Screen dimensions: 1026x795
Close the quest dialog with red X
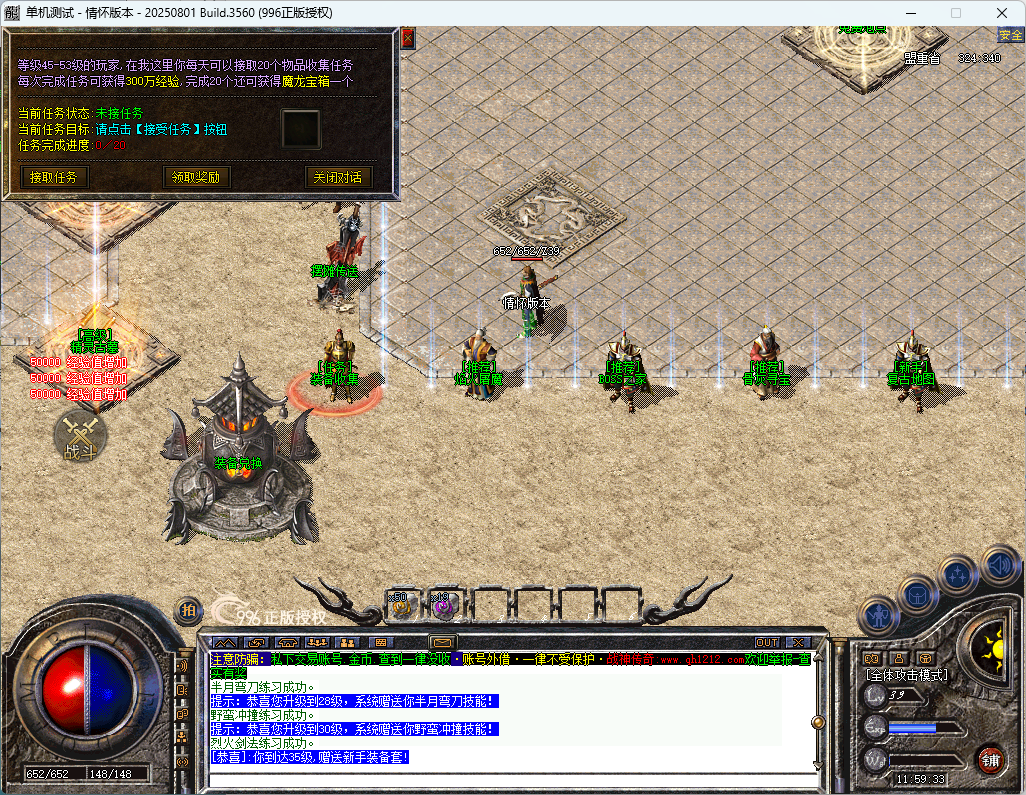pos(408,38)
